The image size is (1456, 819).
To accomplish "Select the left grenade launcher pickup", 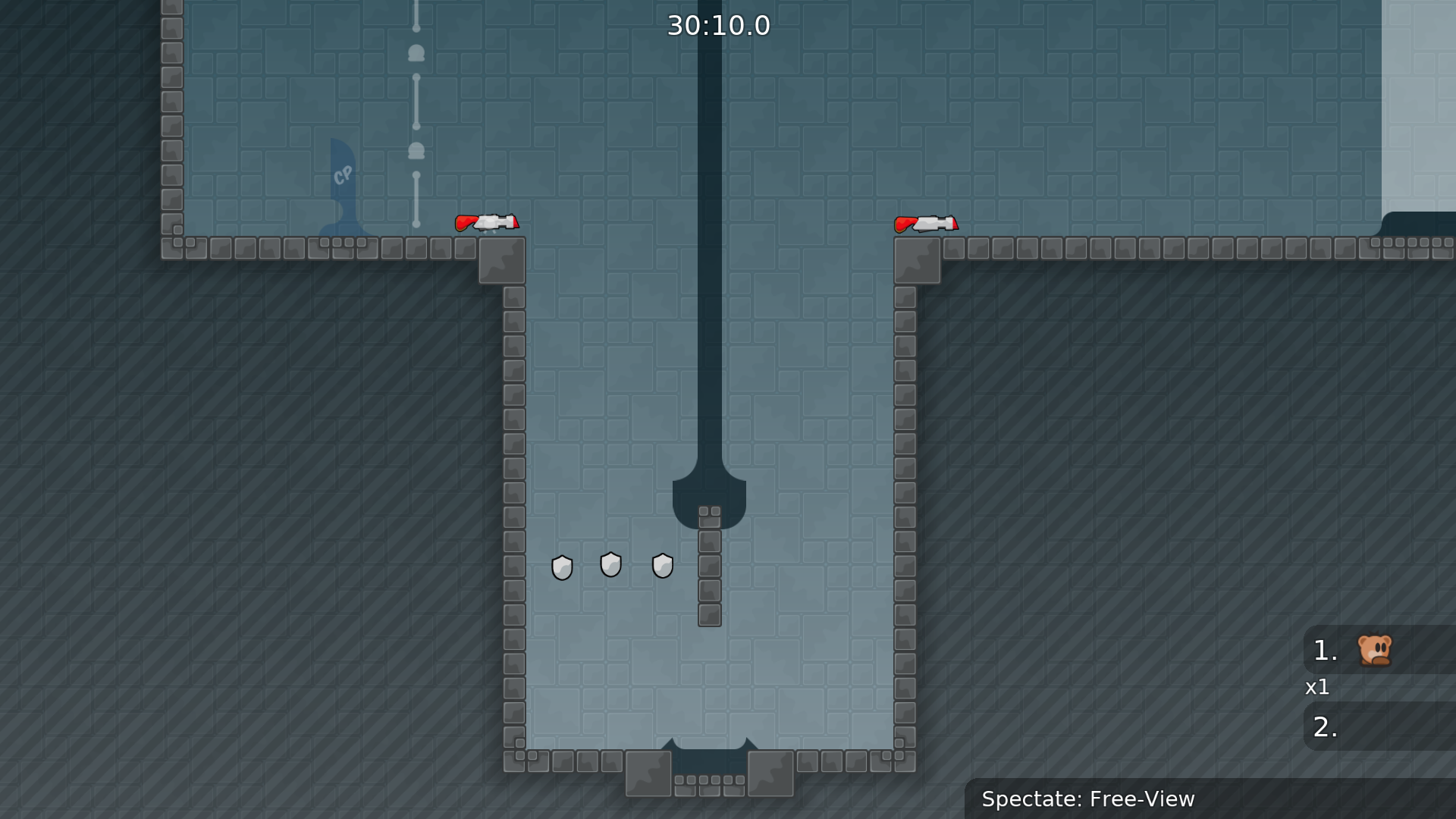I will 488,222.
